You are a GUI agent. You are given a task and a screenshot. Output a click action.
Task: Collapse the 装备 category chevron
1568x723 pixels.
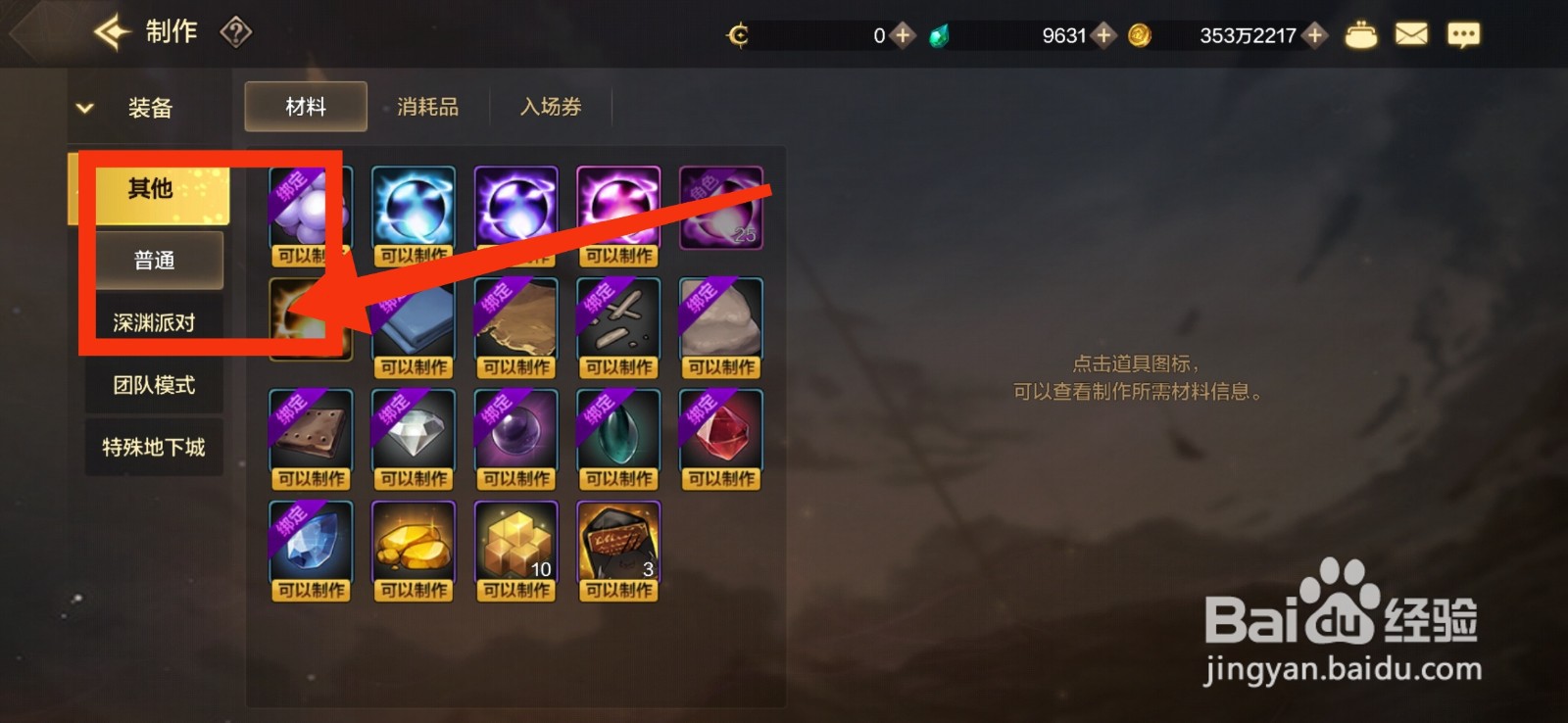click(x=84, y=108)
